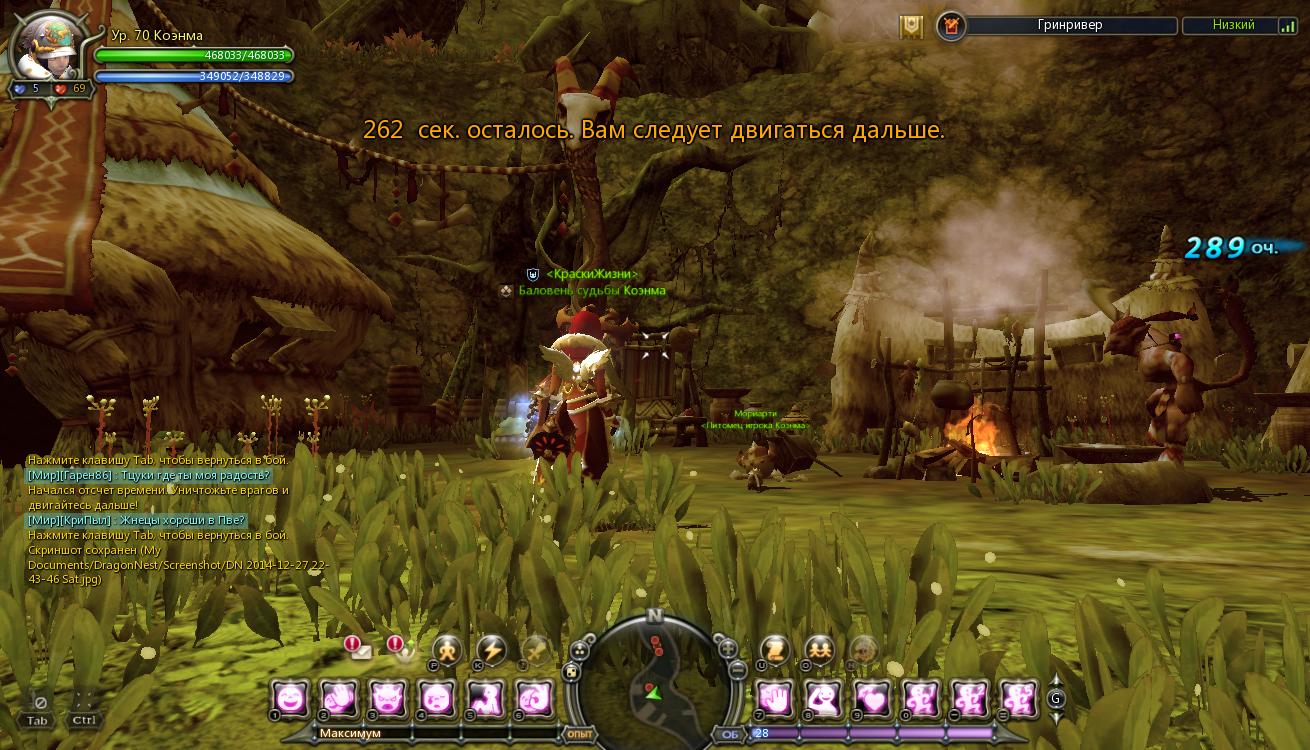Use the angry devil face emote
Screen dimensions: 1310x750
[x=387, y=698]
